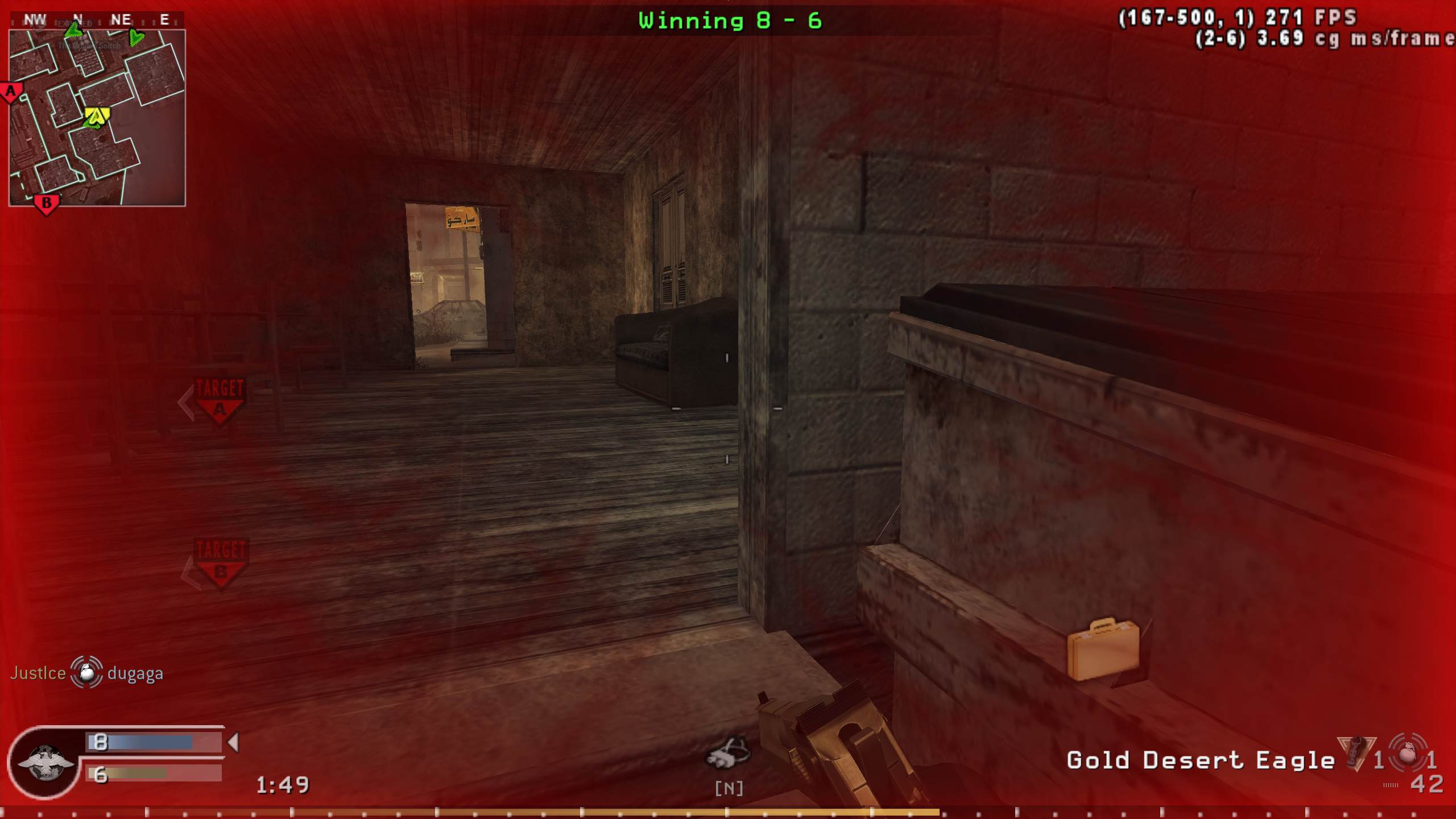Image resolution: width=1456 pixels, height=819 pixels.
Task: Click the headshot skull icon in the killfeed
Action: [84, 674]
